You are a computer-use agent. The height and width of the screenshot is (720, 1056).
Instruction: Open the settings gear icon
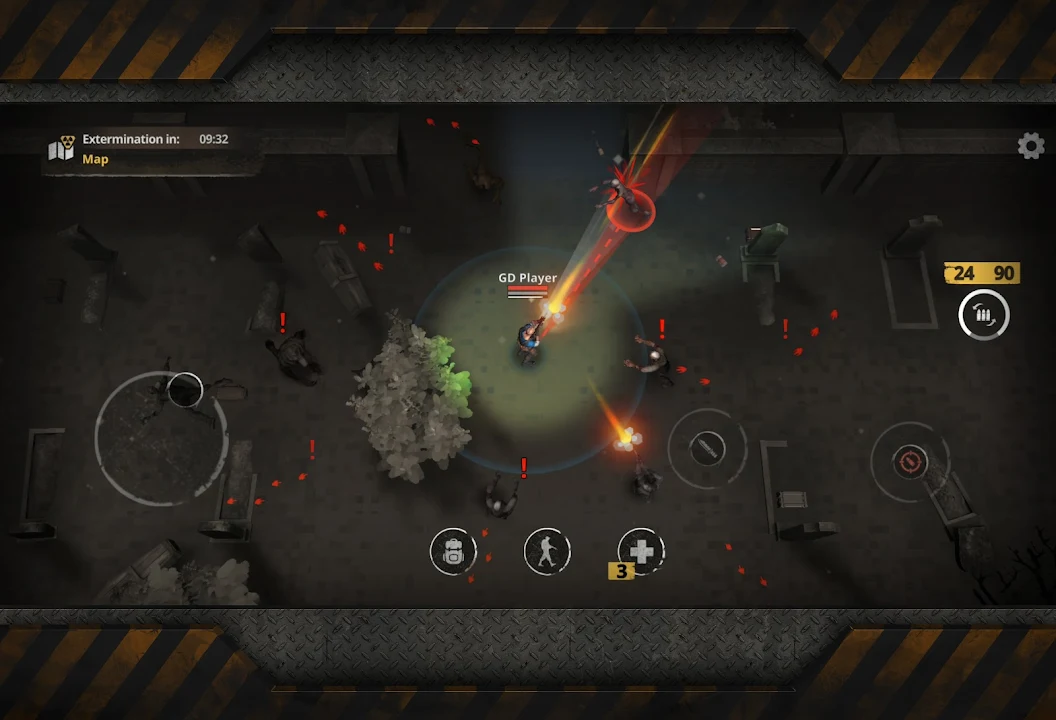click(x=1031, y=146)
